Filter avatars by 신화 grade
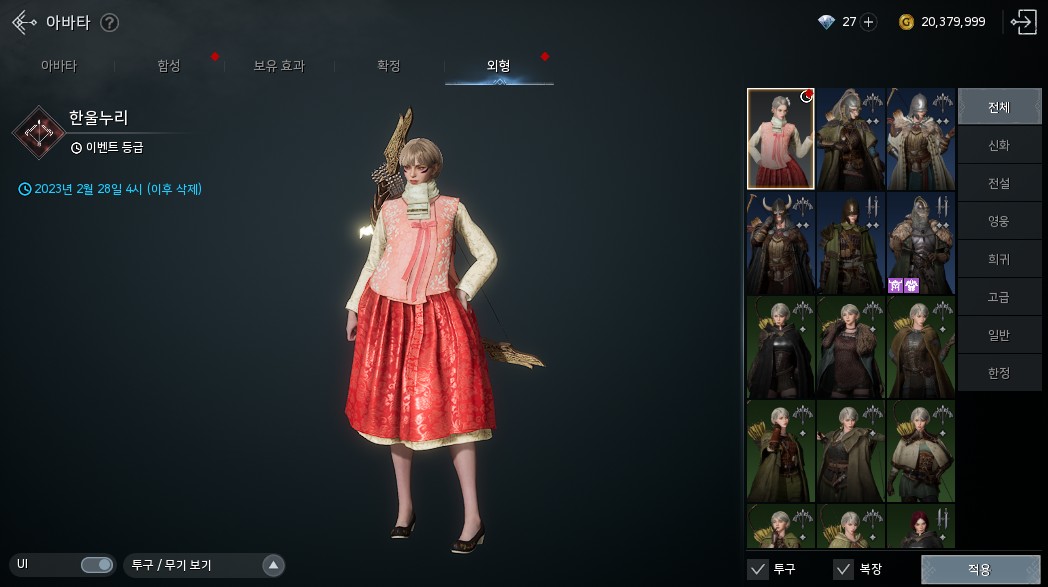 point(999,145)
